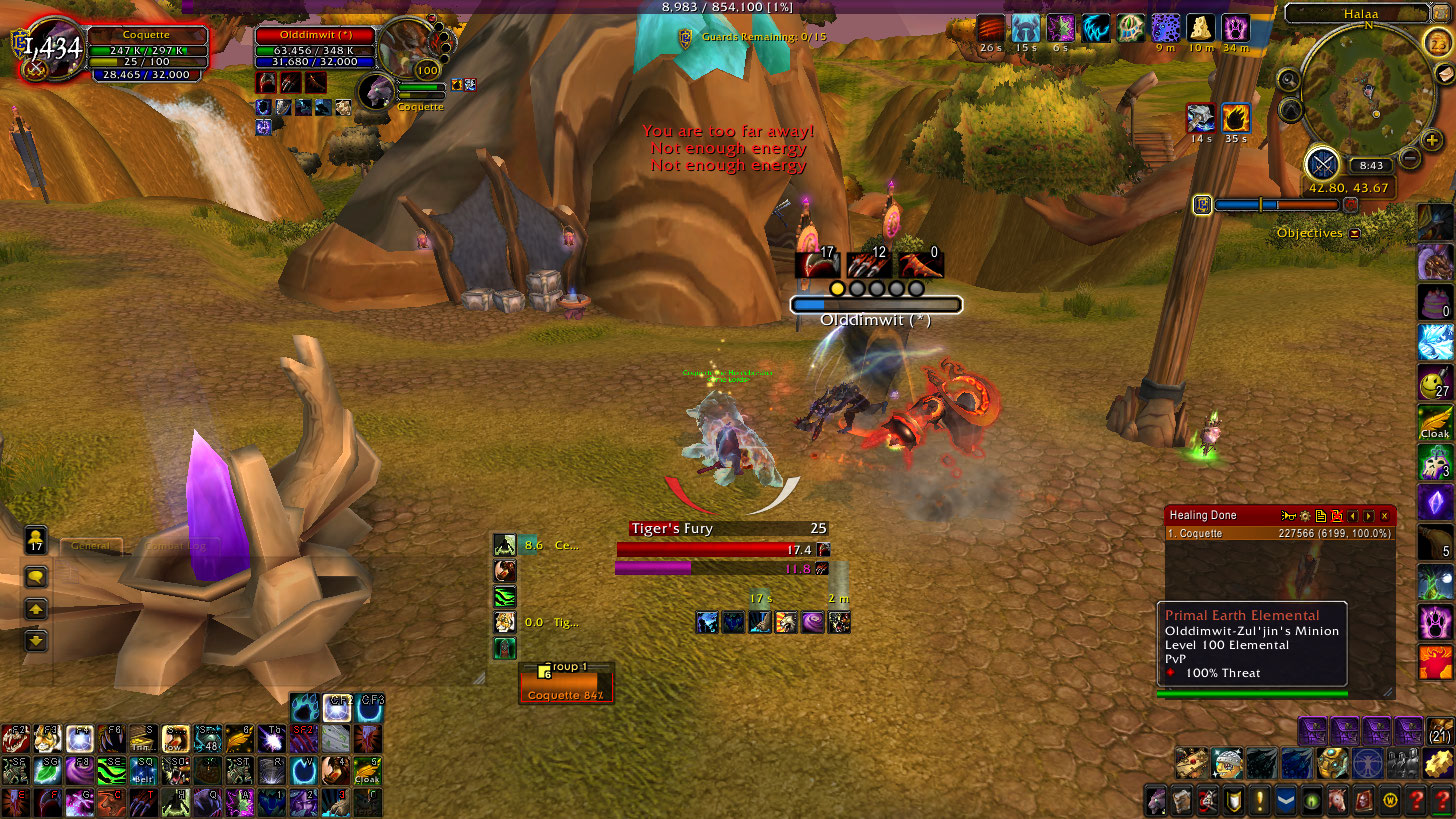Collapse the Objectives tracker
The image size is (1456, 819).
click(1355, 233)
